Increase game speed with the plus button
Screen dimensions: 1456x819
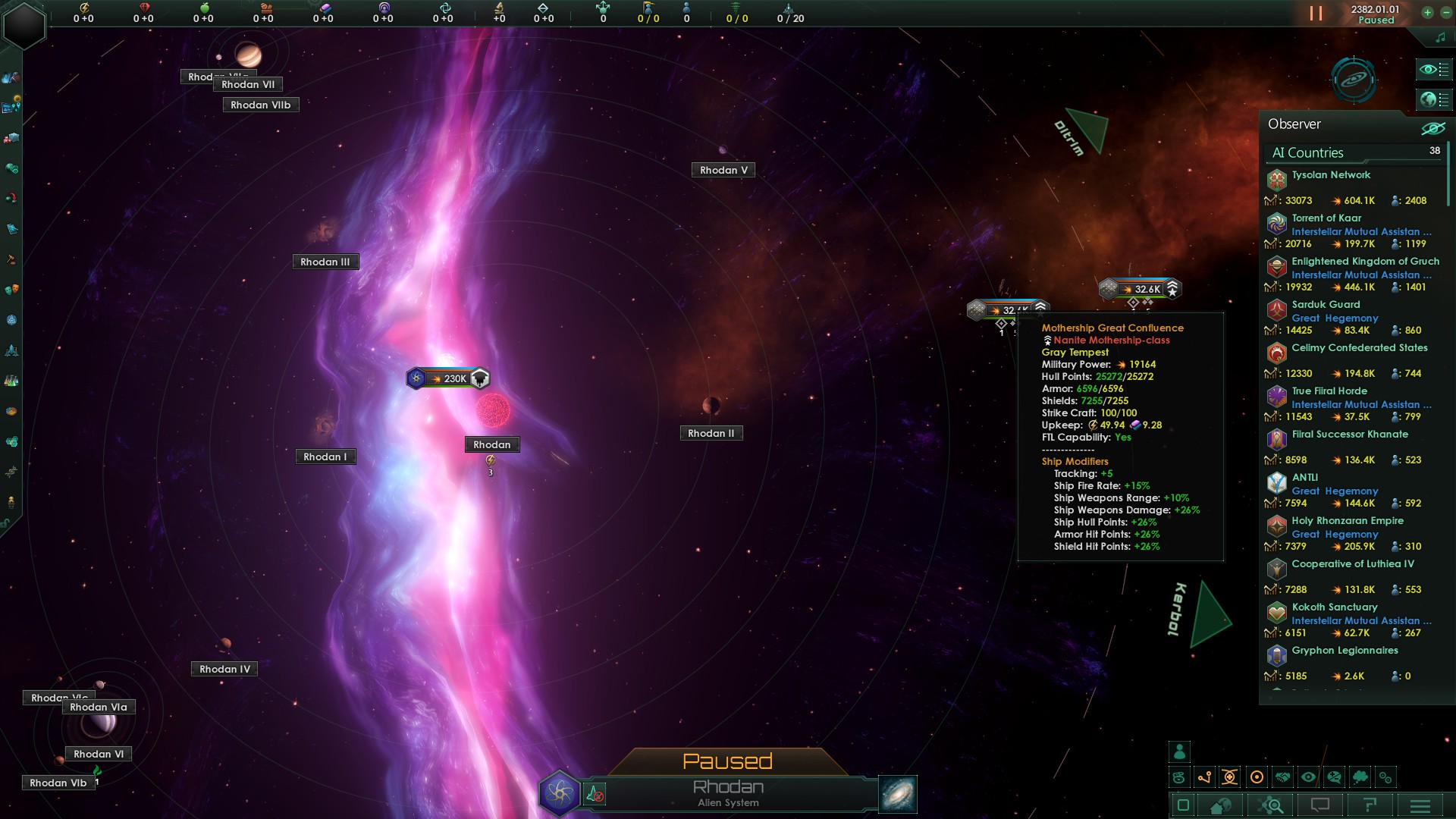pyautogui.click(x=1427, y=12)
